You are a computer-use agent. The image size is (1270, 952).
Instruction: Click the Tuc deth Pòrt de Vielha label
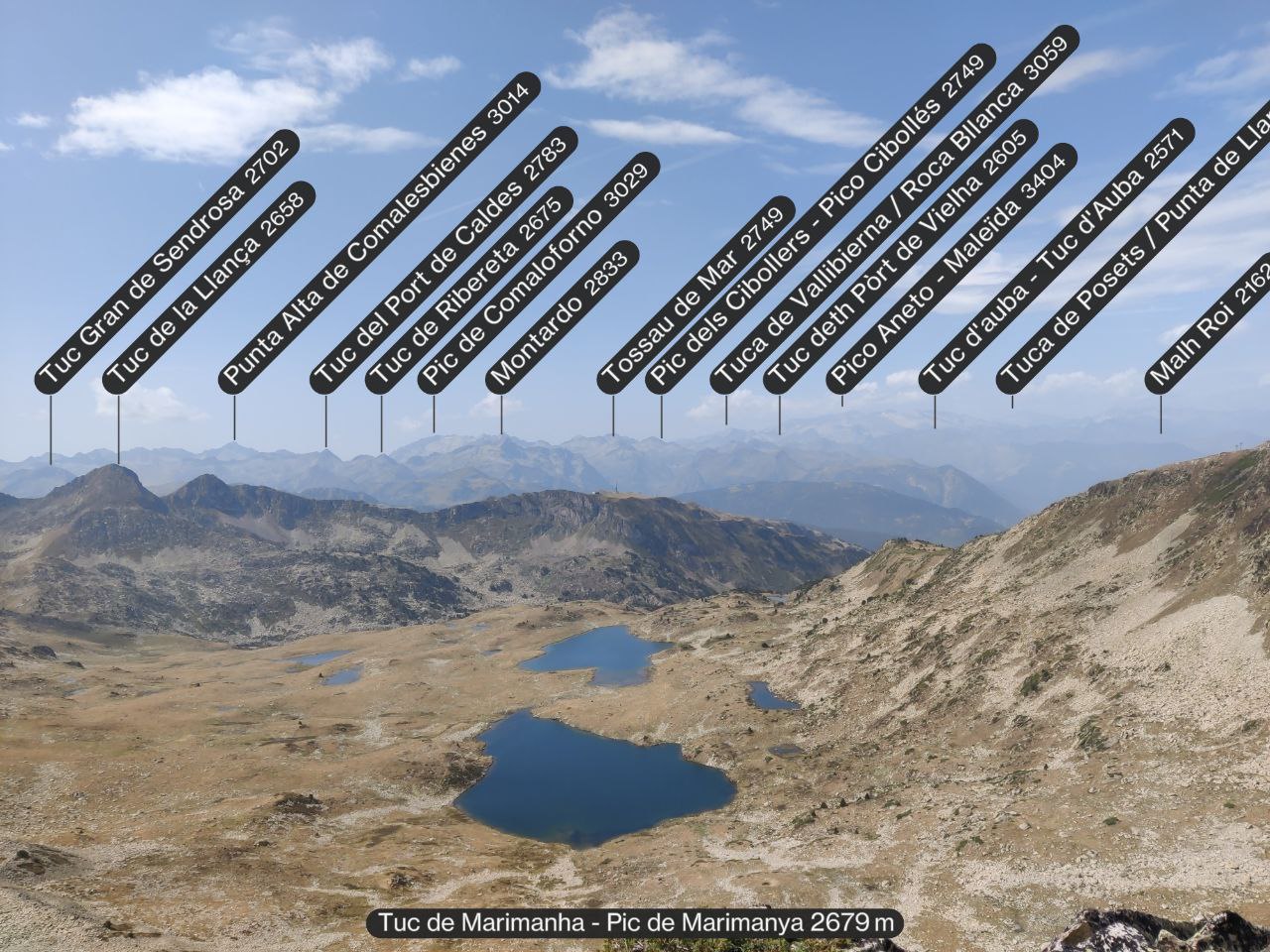coord(900,257)
